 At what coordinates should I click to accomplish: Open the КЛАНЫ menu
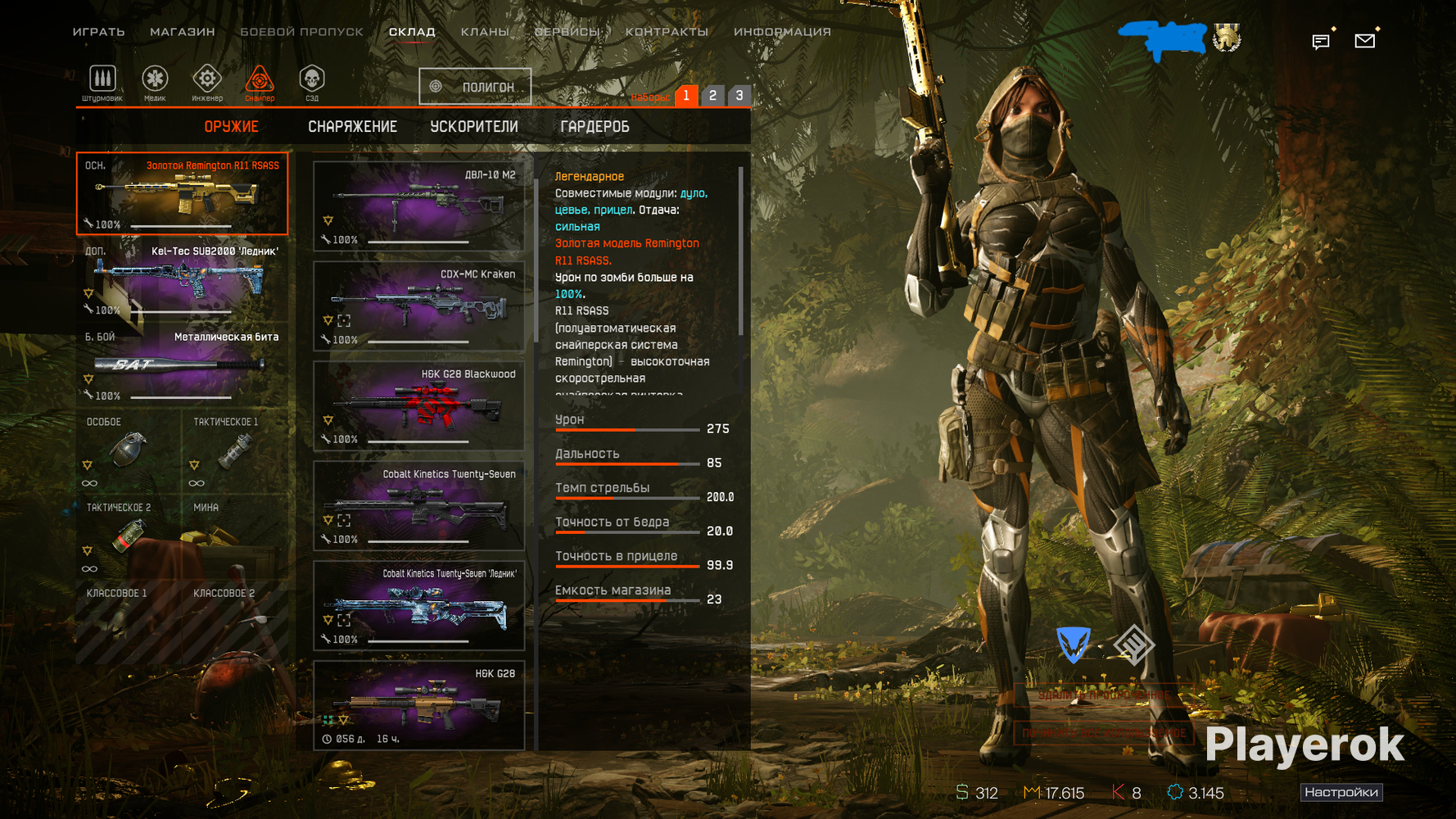tap(485, 32)
